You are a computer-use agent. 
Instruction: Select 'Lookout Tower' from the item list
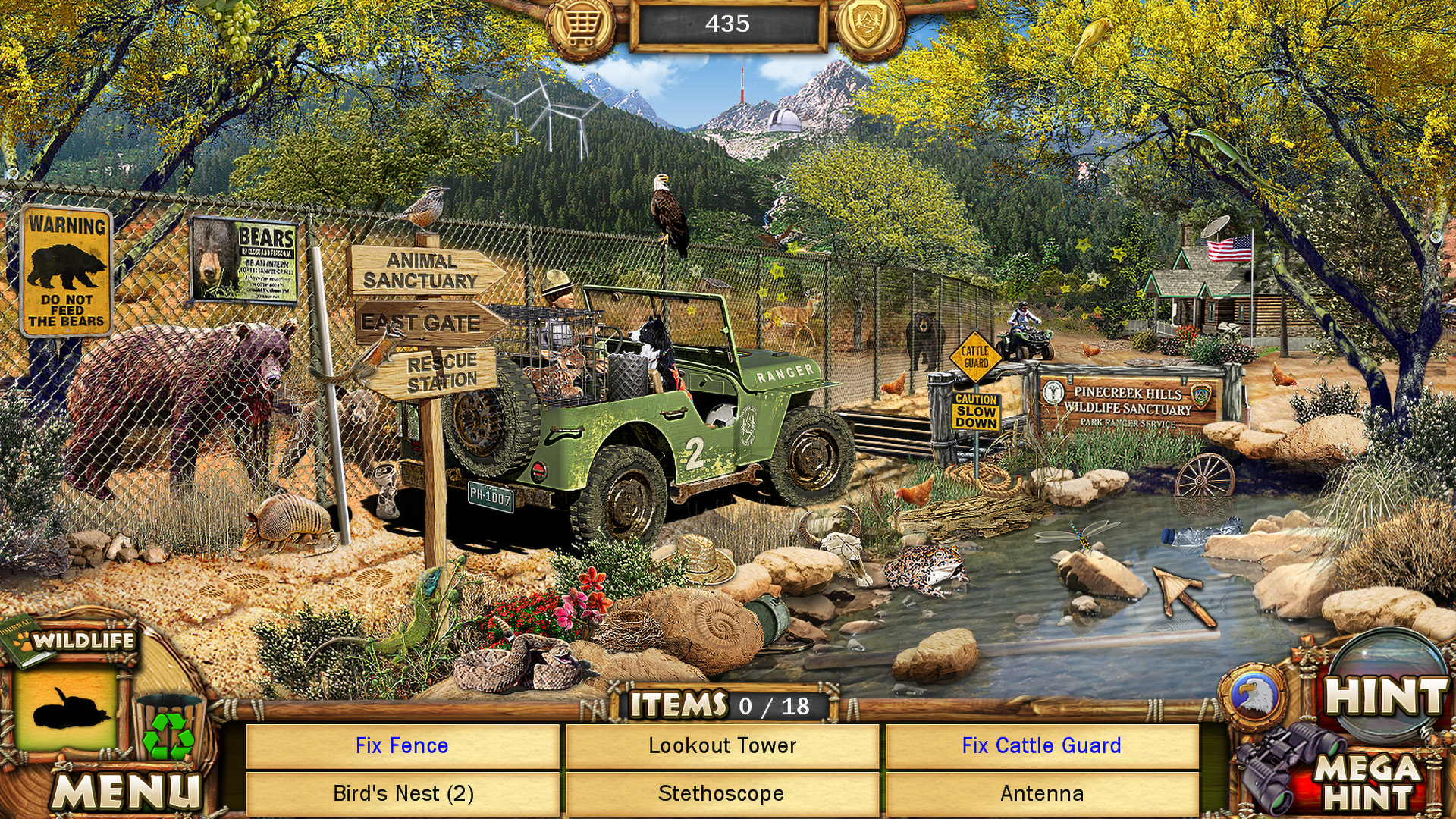coord(723,745)
